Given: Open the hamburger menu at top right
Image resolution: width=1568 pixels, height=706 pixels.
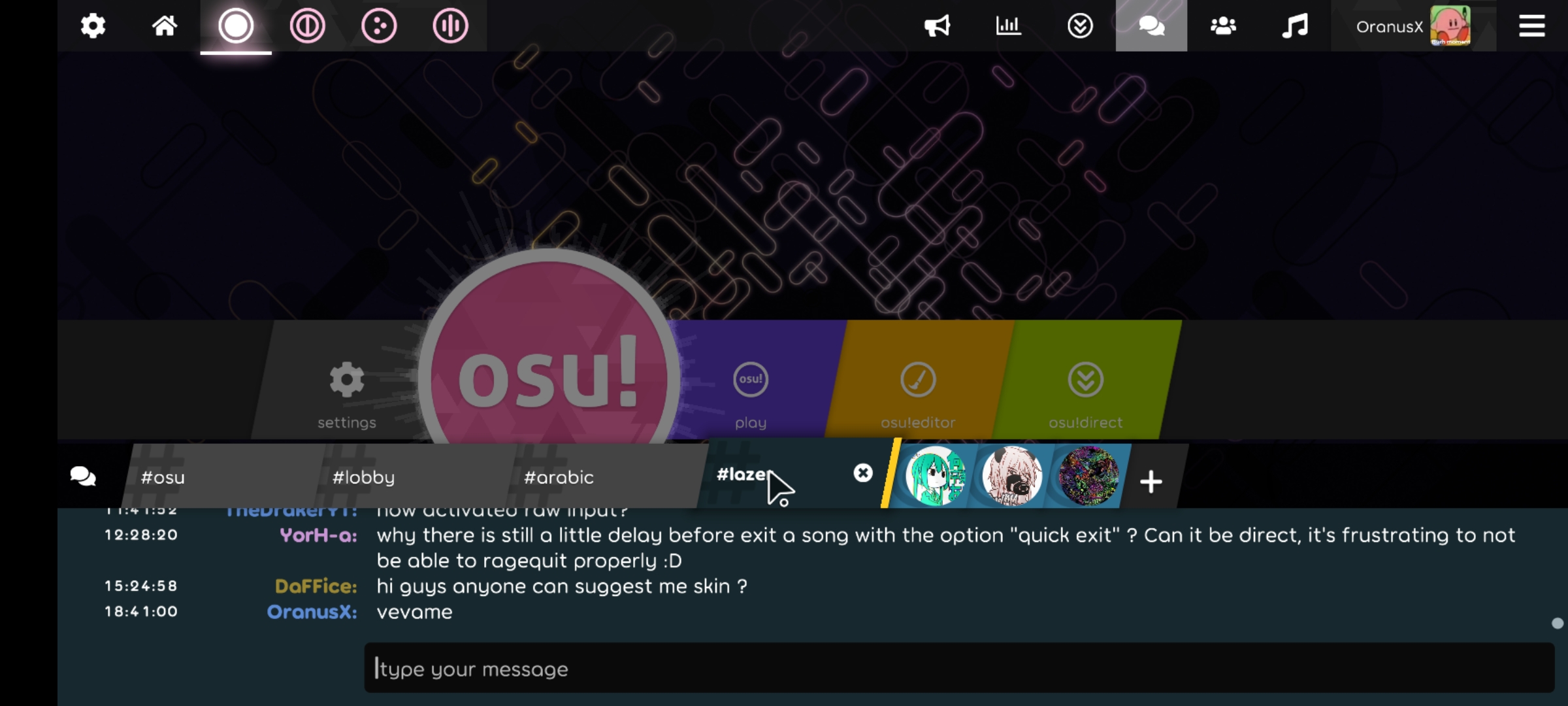Looking at the screenshot, I should pos(1532,25).
